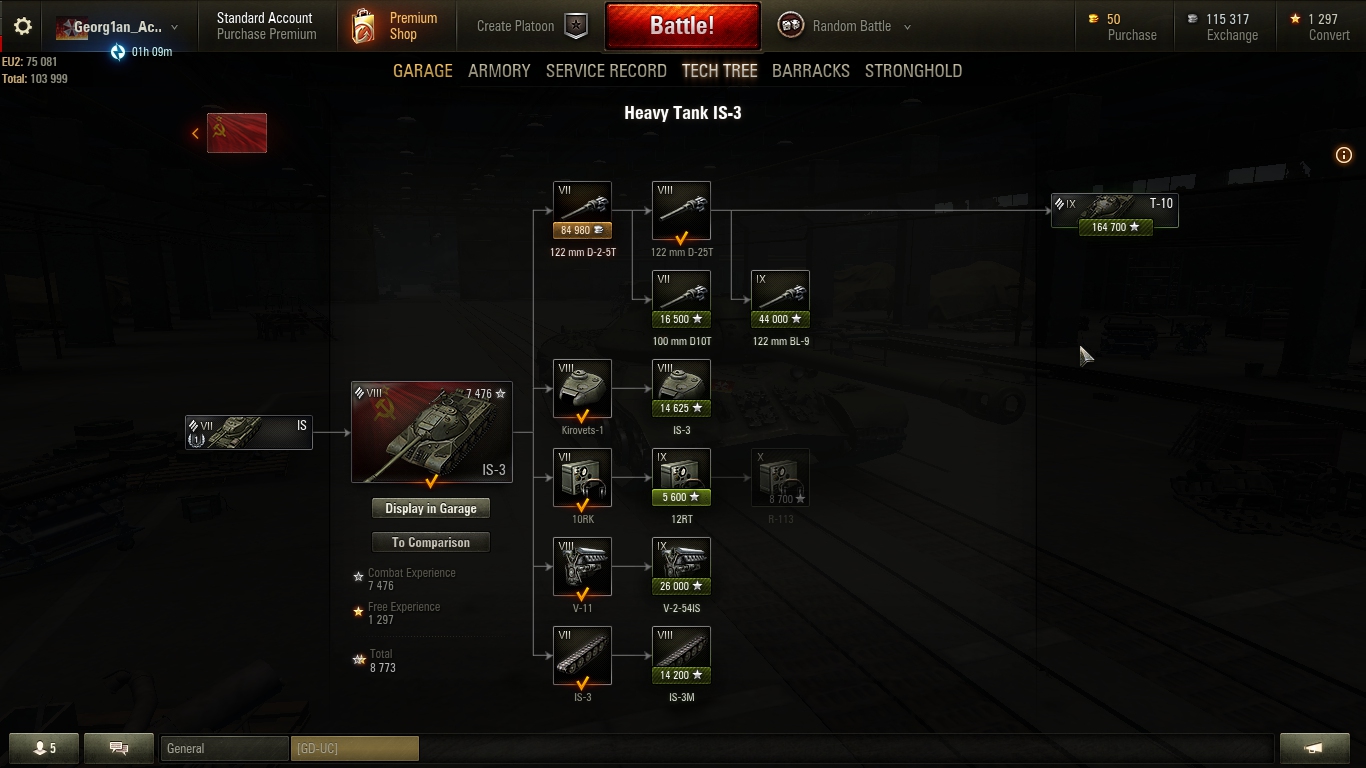This screenshot has height=768, width=1366.
Task: Select the T-10 tier IX tank node
Action: (x=1114, y=211)
